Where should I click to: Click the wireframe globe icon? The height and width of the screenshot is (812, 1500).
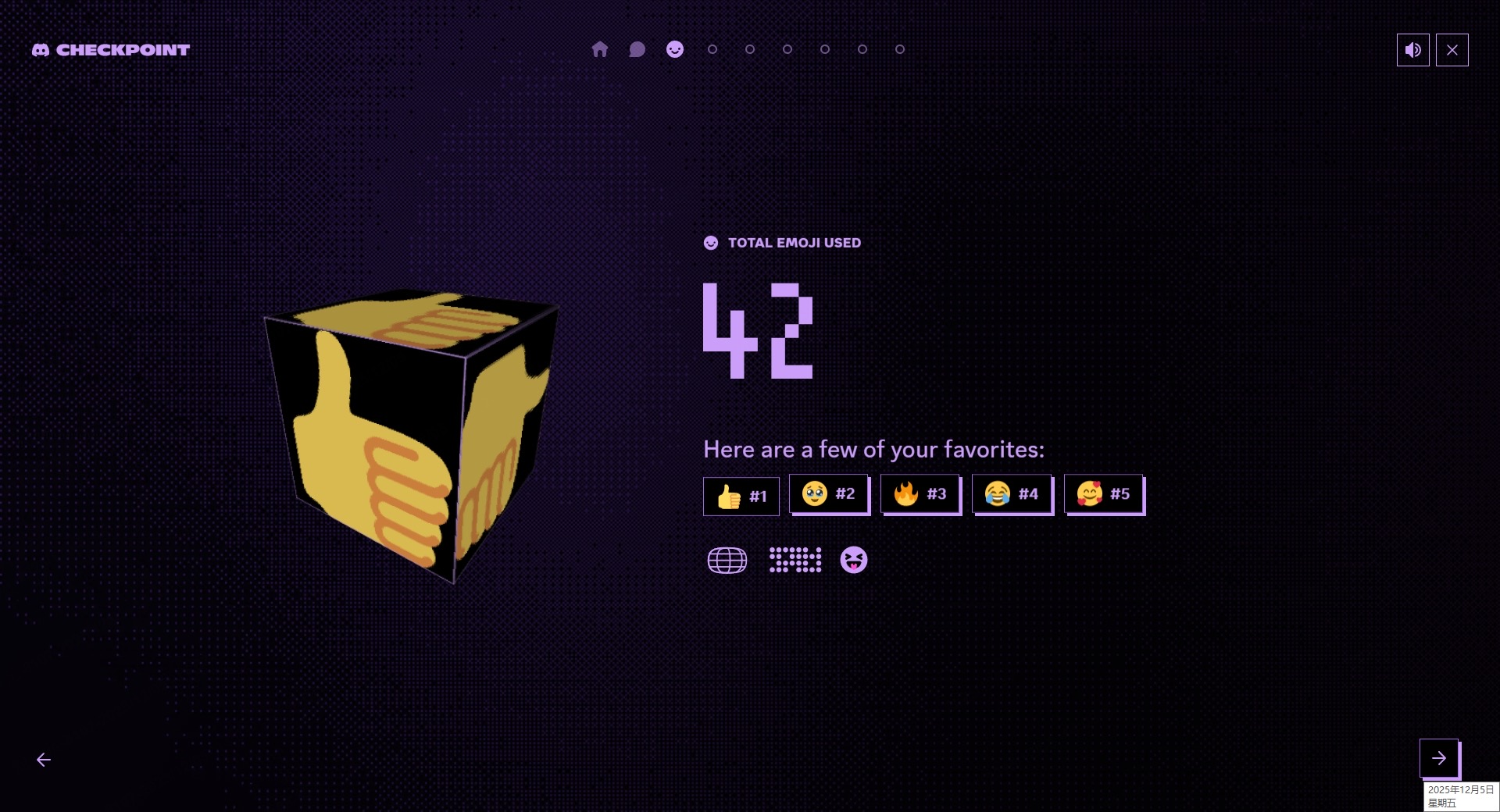[727, 560]
